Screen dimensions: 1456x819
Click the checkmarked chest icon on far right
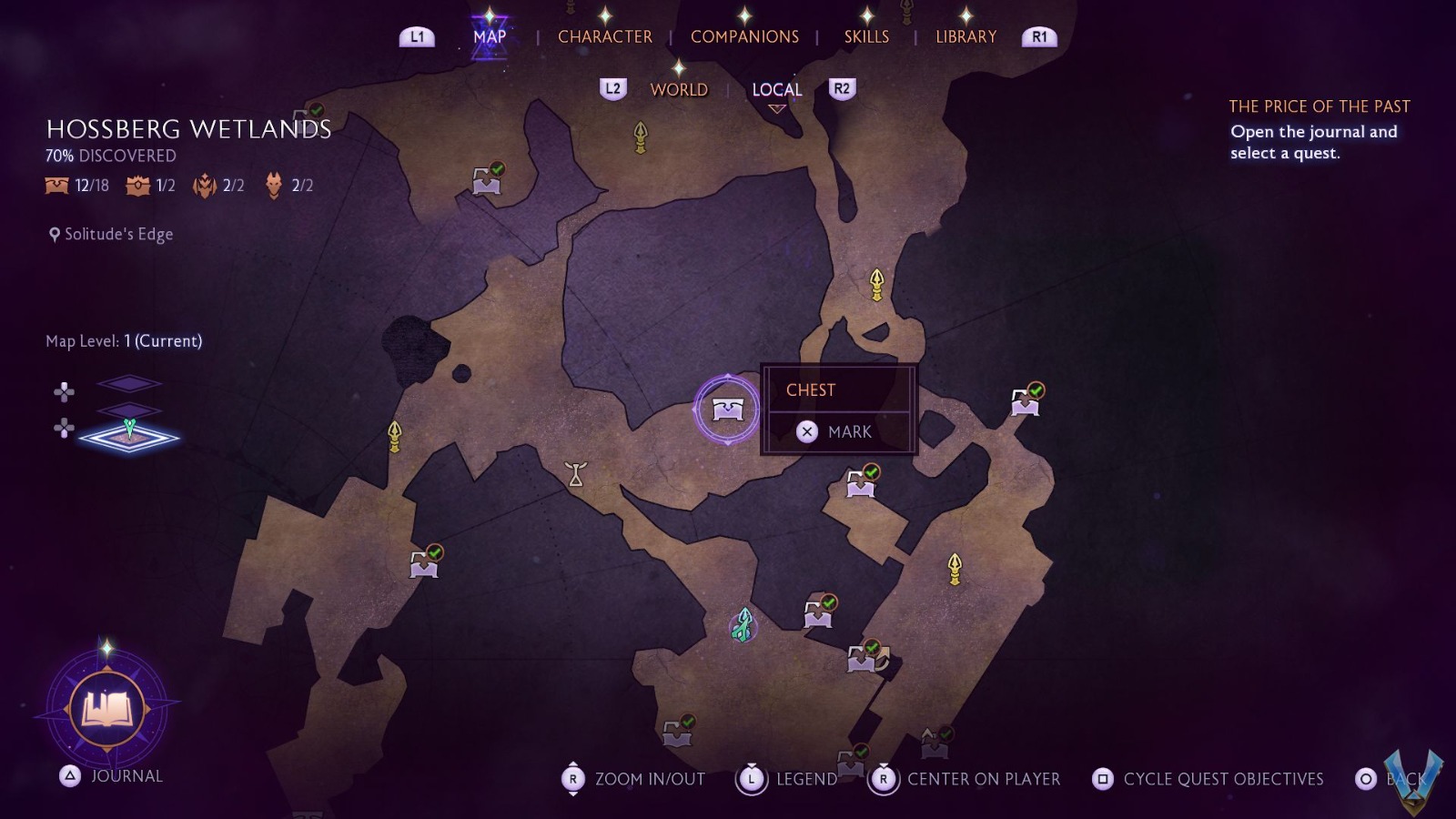coord(1026,400)
